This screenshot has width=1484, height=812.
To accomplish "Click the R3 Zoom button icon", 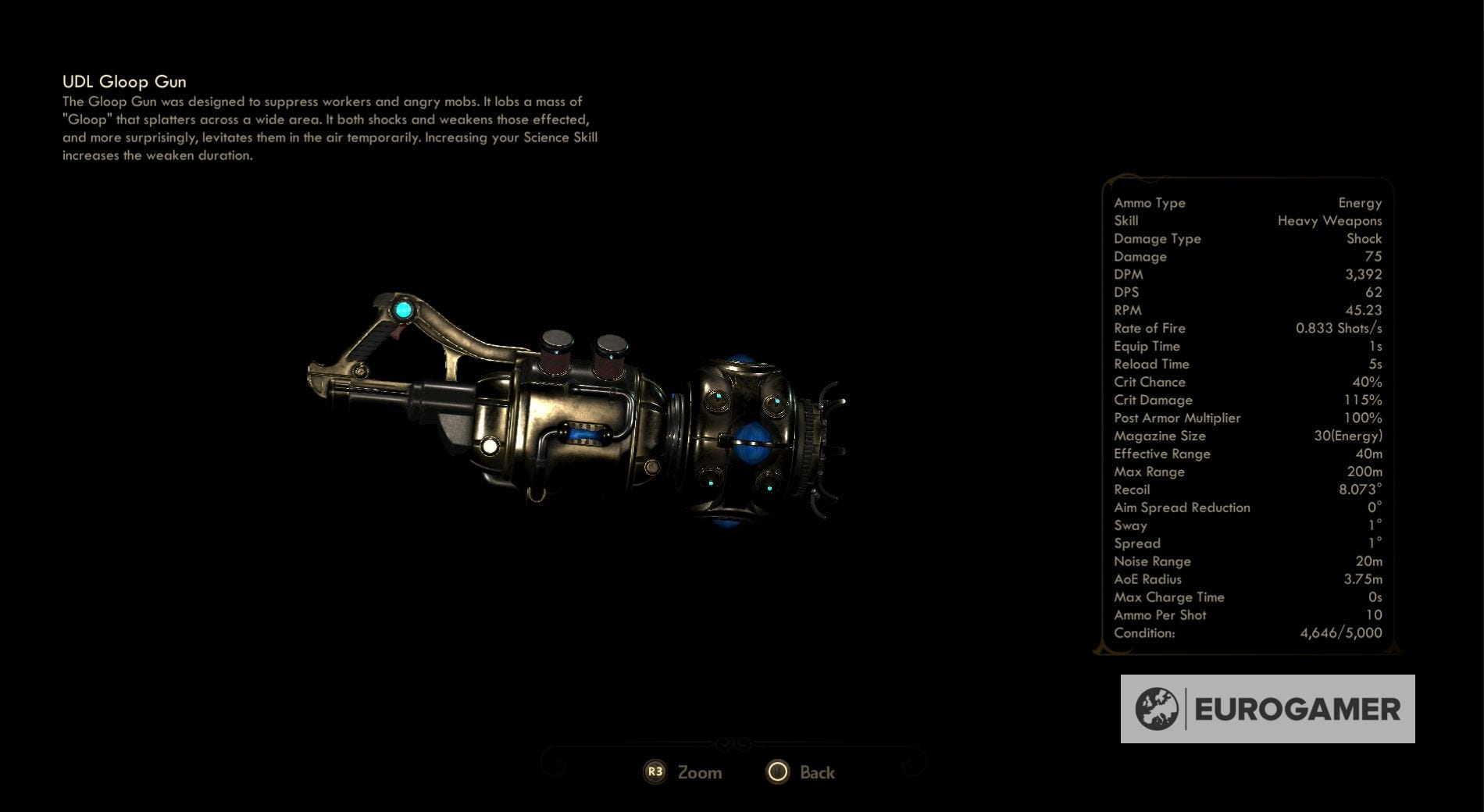I will (x=655, y=771).
